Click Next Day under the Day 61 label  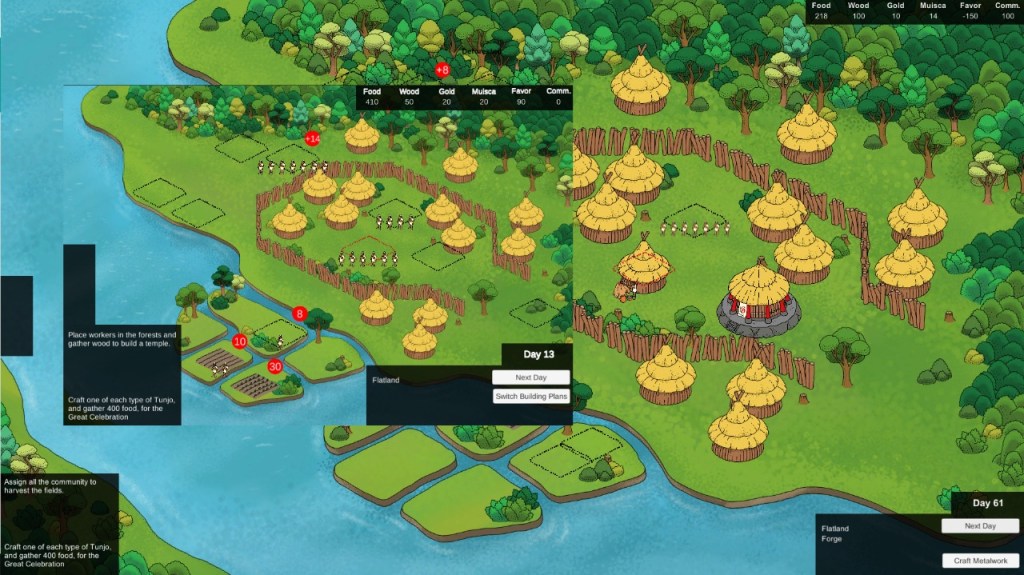pos(980,526)
